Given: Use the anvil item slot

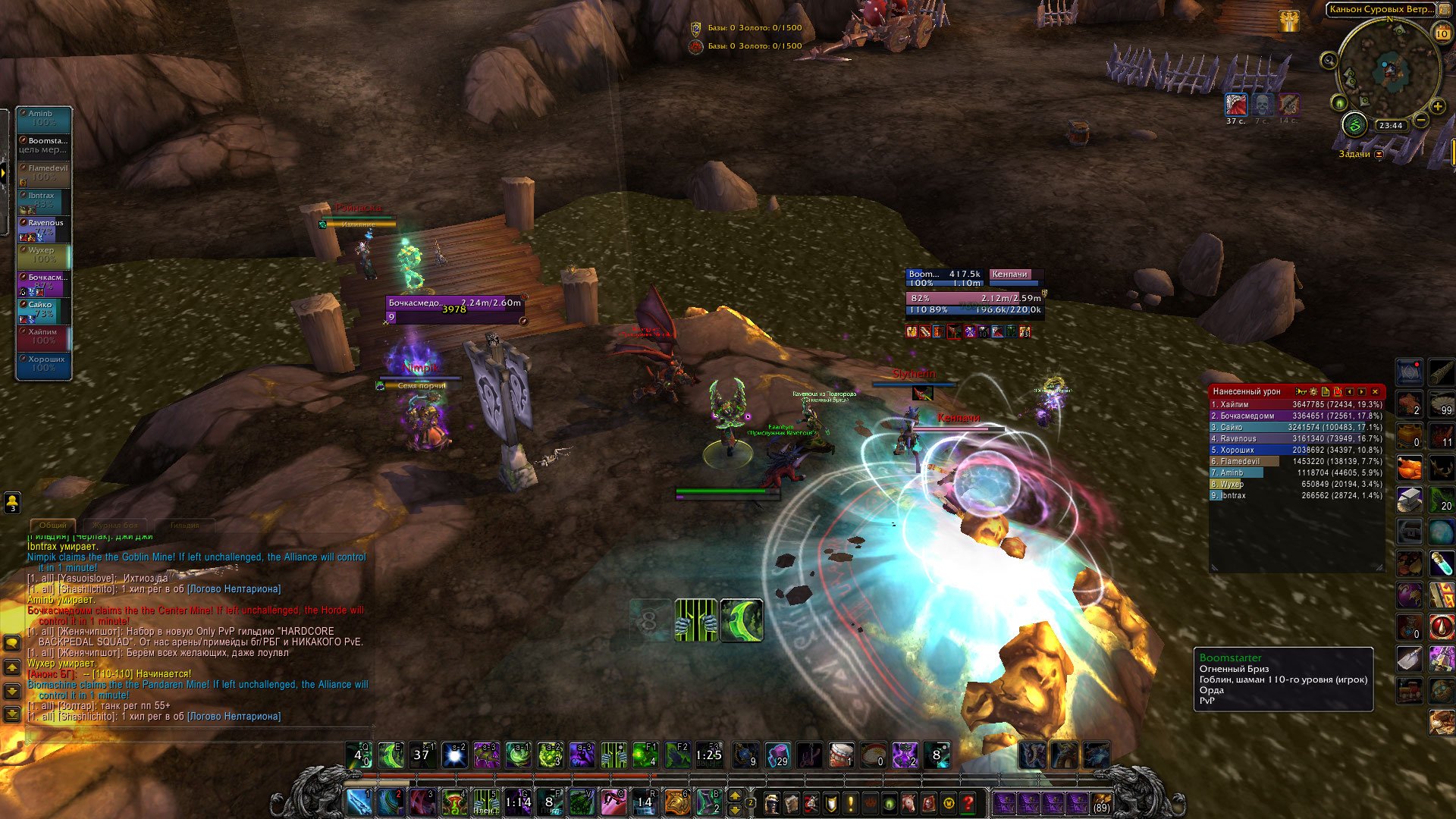Looking at the screenshot, I should [1410, 500].
